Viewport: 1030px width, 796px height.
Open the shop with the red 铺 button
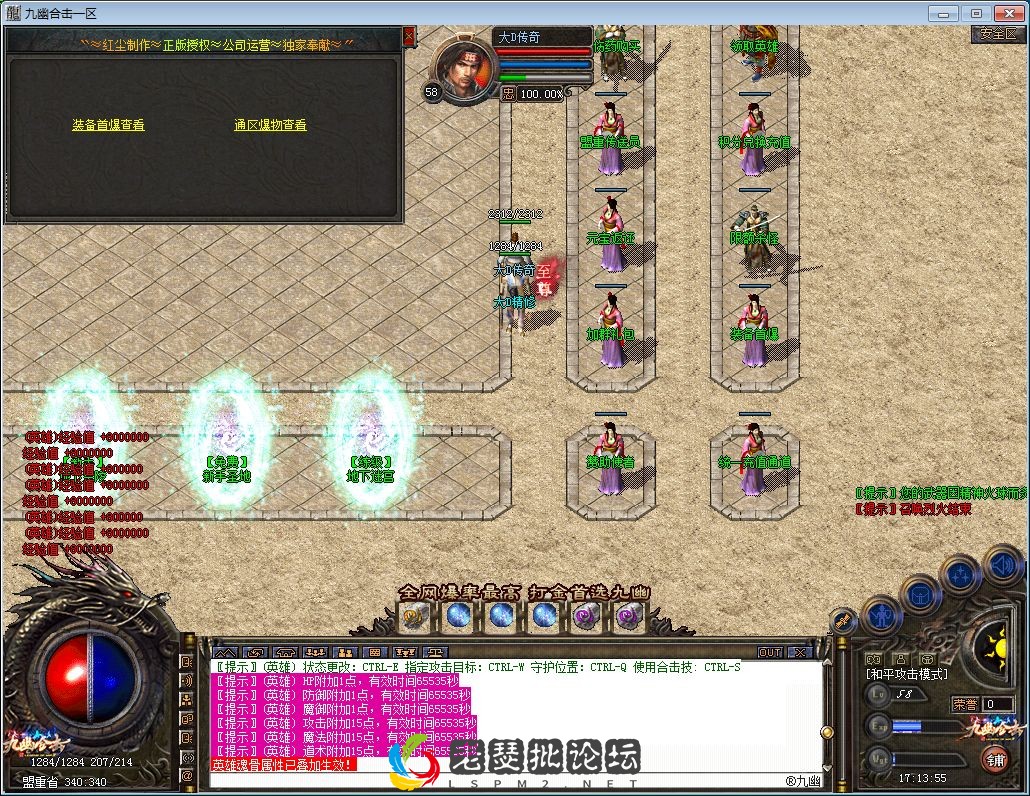[x=995, y=759]
